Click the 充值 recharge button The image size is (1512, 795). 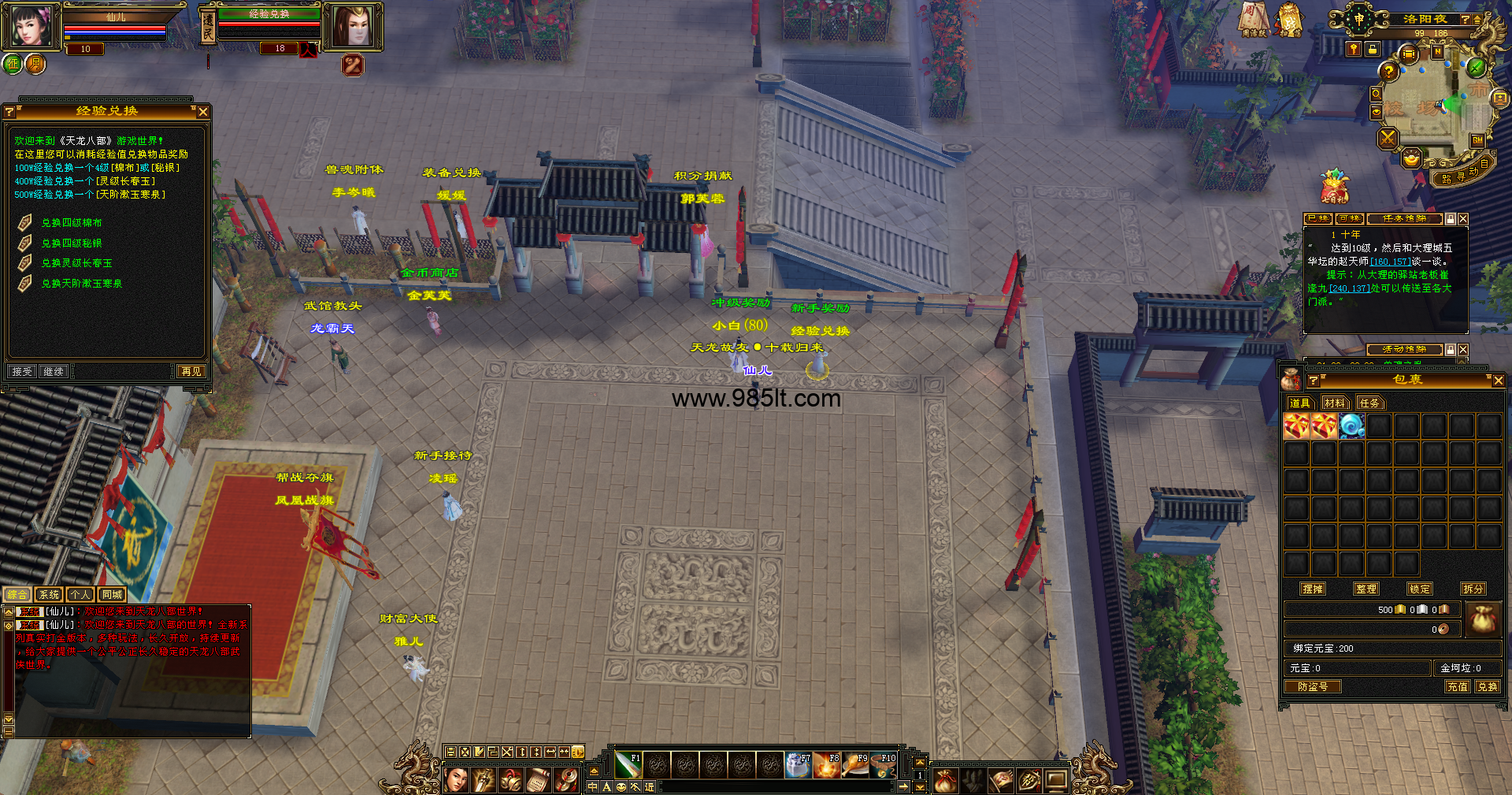(x=1457, y=686)
